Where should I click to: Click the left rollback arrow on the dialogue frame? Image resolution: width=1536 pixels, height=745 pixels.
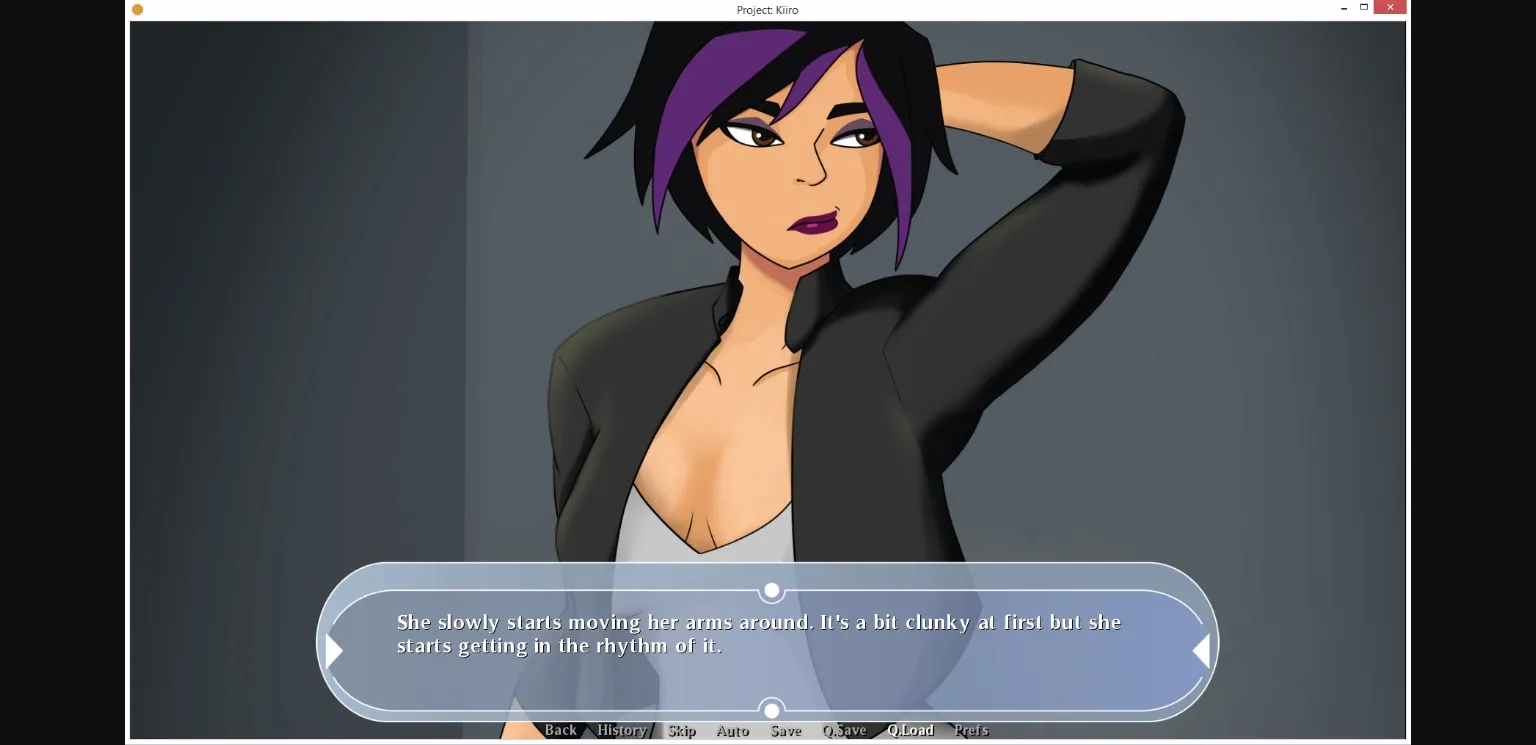point(334,651)
